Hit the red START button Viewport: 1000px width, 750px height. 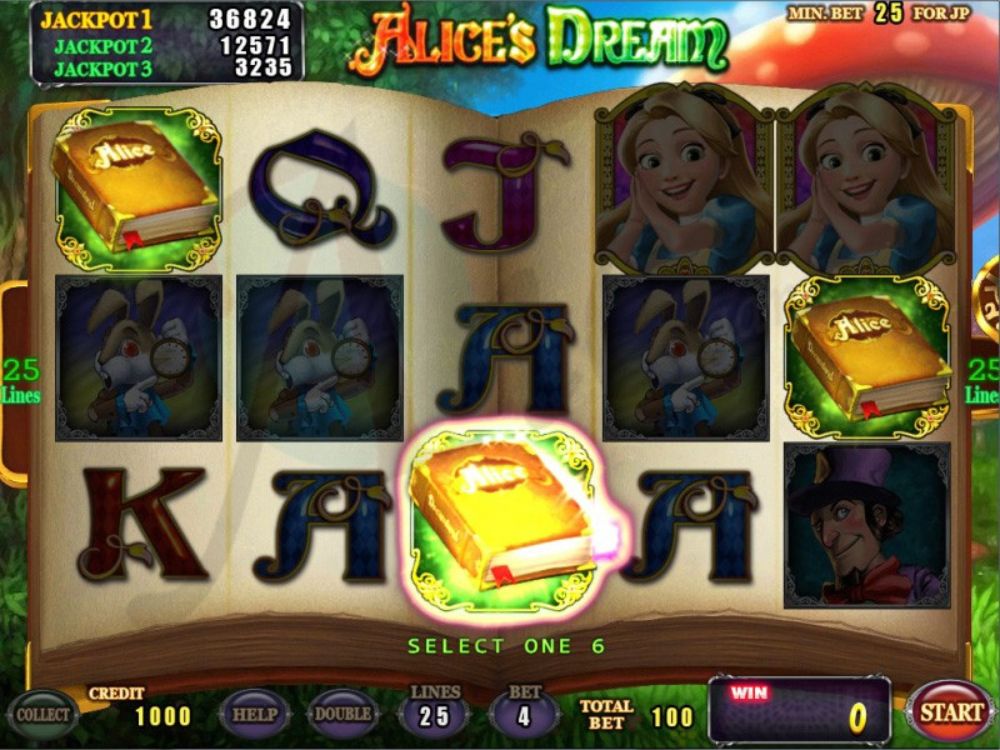coord(950,712)
